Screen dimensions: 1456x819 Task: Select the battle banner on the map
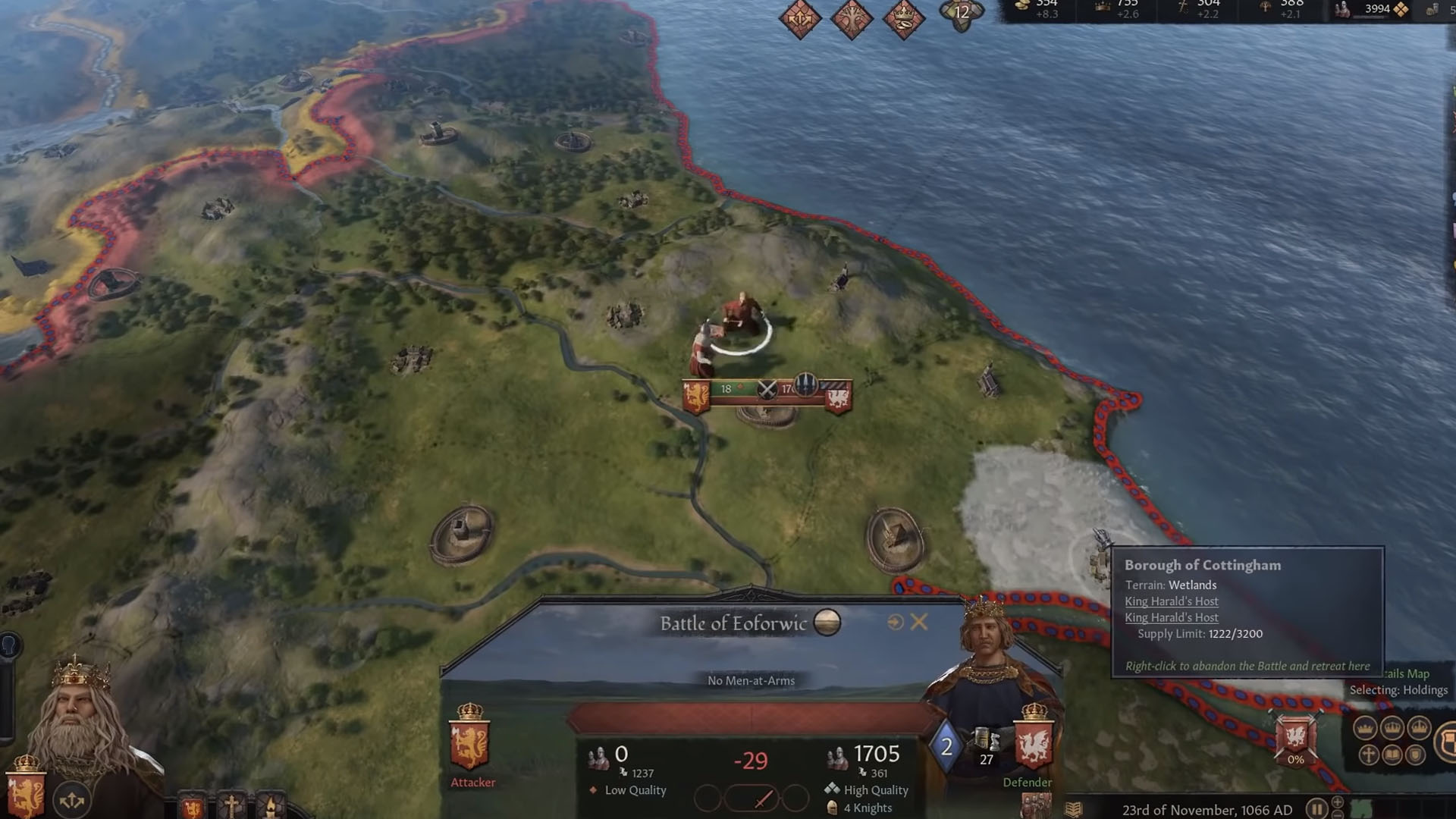tap(767, 391)
